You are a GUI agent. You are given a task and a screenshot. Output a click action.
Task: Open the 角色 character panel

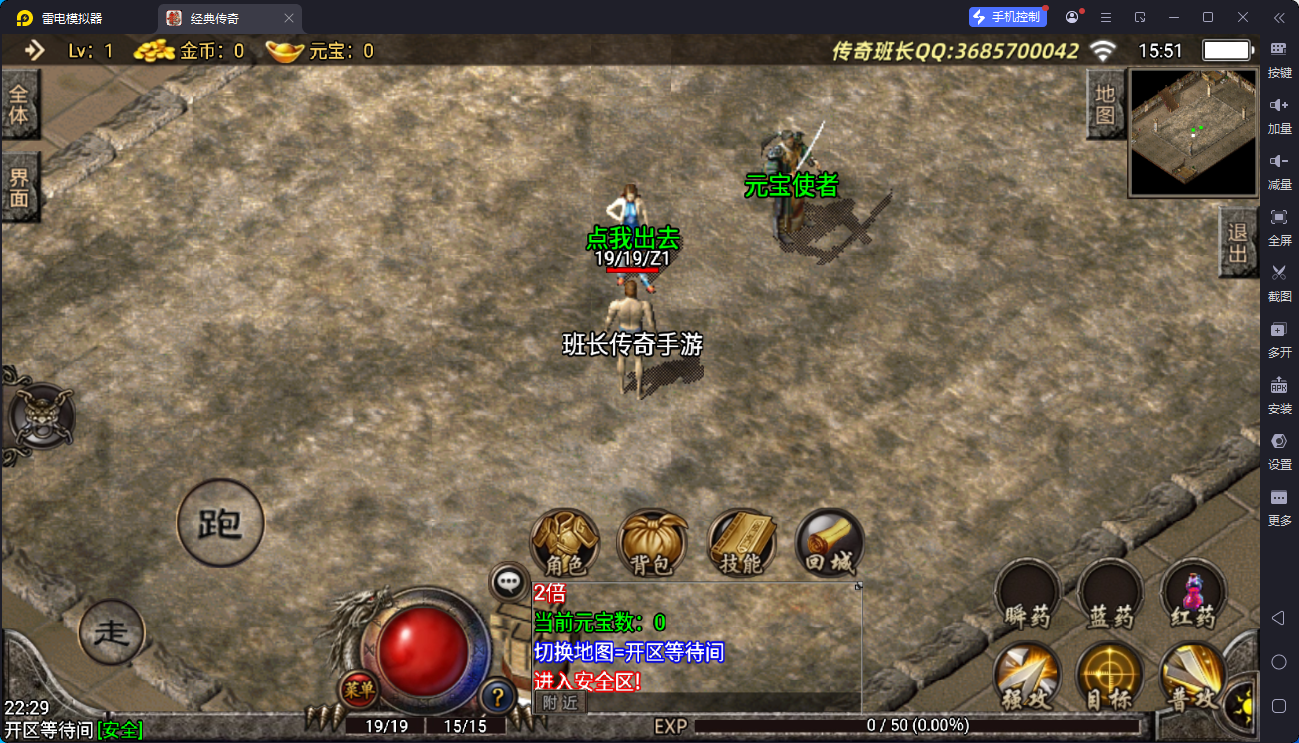tap(565, 545)
